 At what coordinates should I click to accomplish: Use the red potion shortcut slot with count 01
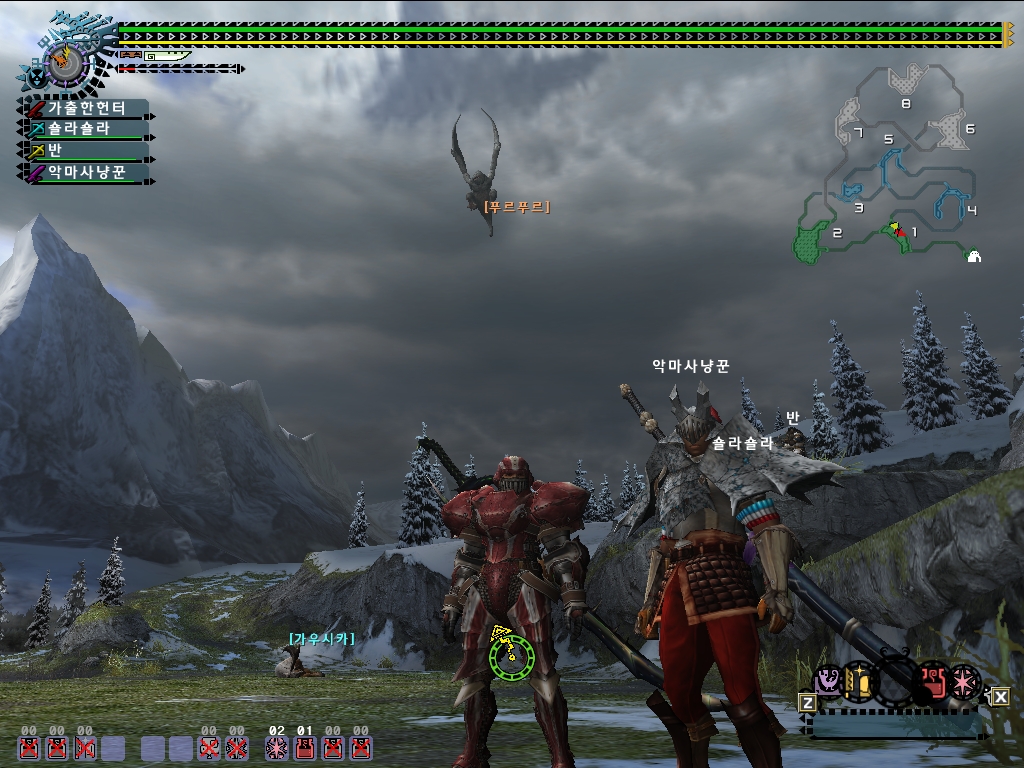(305, 747)
